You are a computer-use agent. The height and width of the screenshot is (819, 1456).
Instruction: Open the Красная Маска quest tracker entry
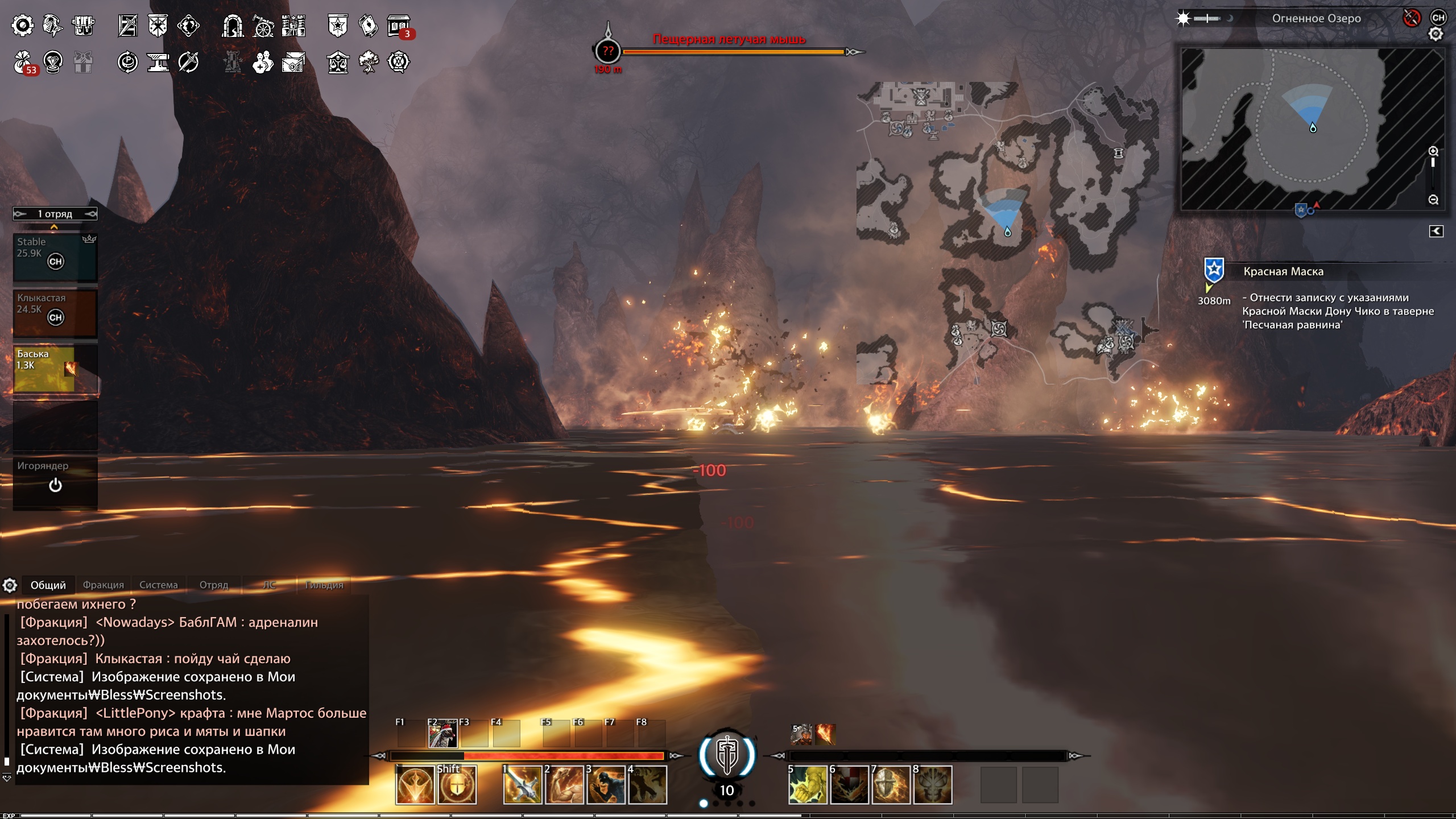[1283, 272]
